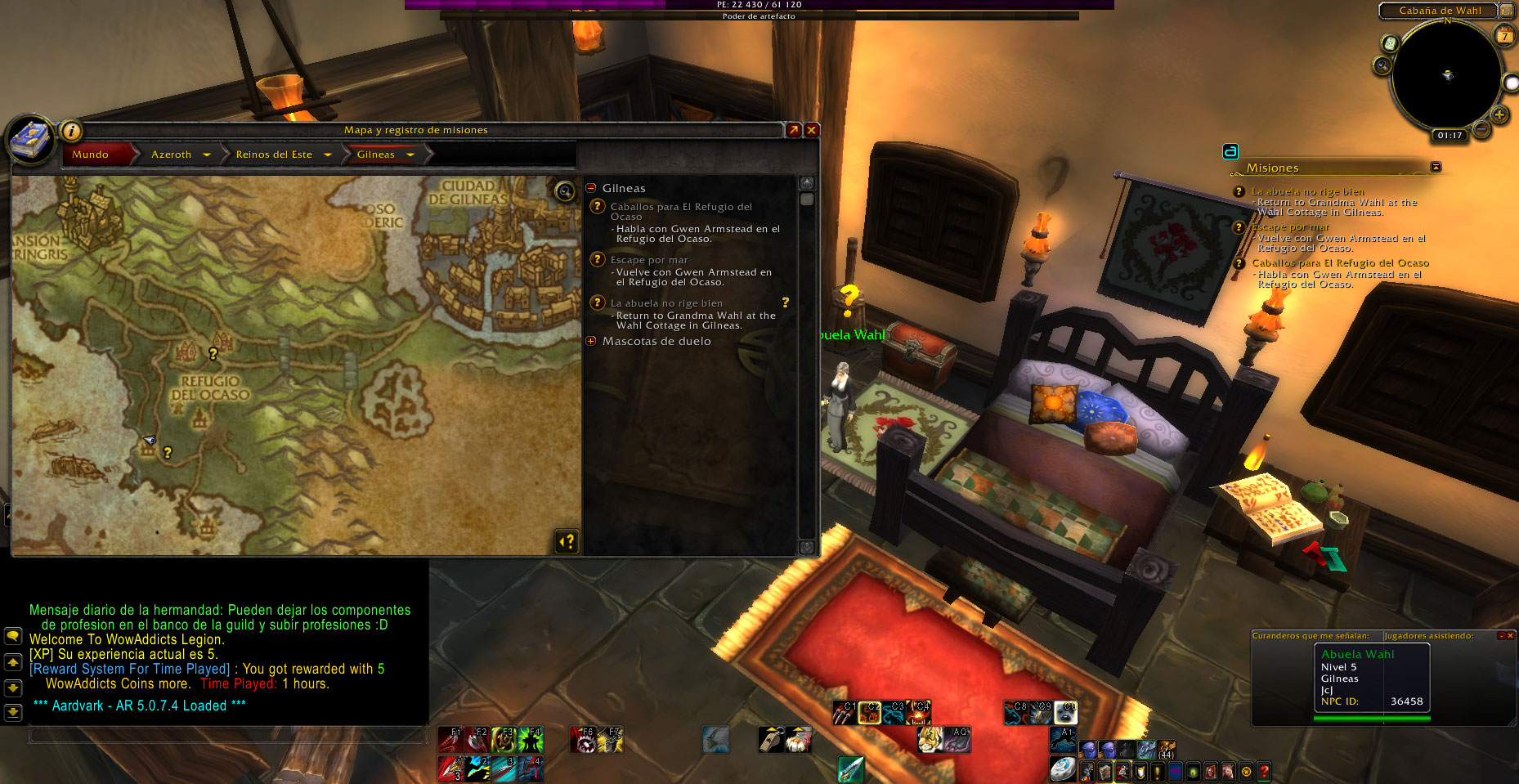Click the chat speech bubble button
The image size is (1519, 784).
click(x=13, y=635)
